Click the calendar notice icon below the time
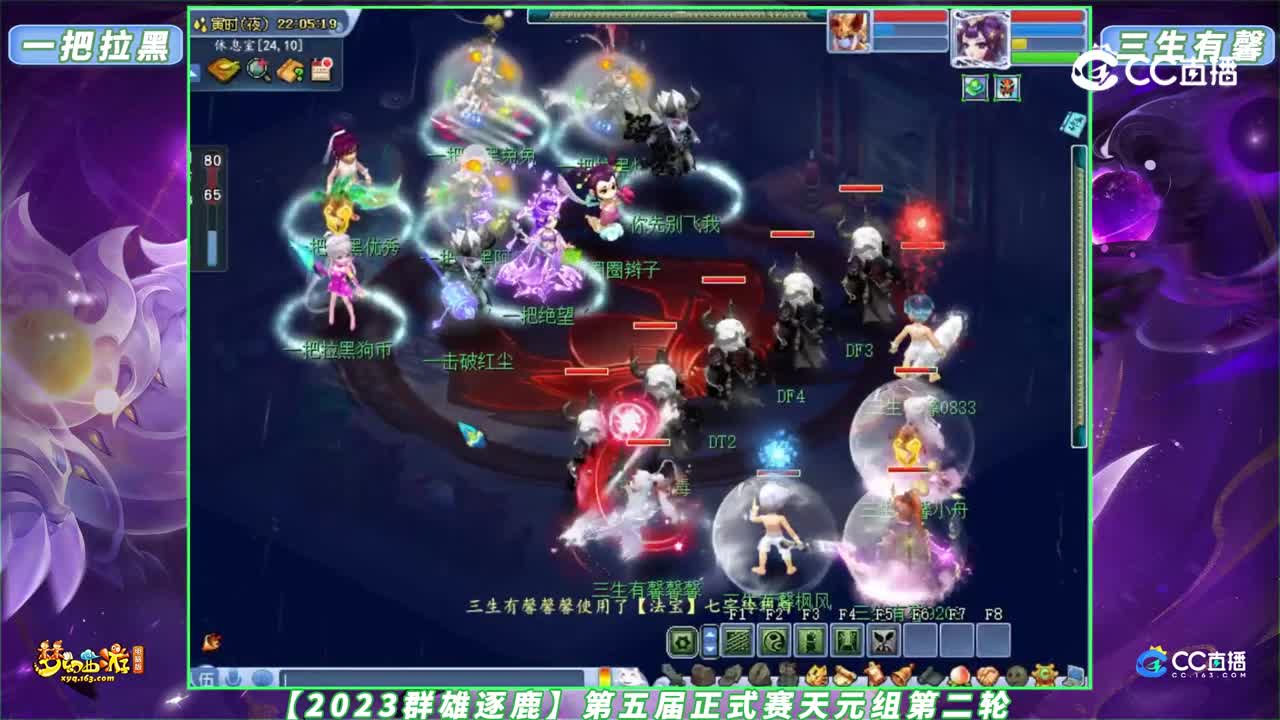Viewport: 1280px width, 720px height. point(321,69)
